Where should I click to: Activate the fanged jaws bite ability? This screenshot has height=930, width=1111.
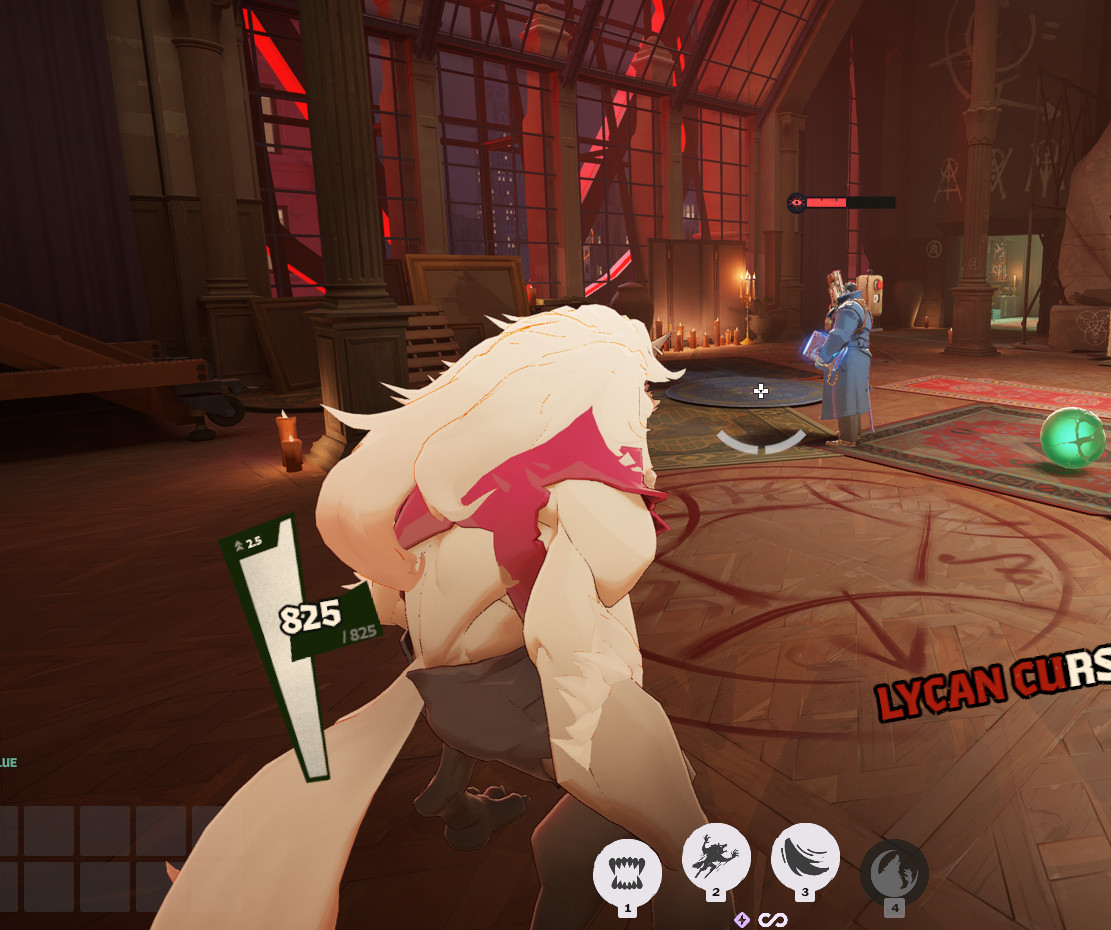point(627,872)
